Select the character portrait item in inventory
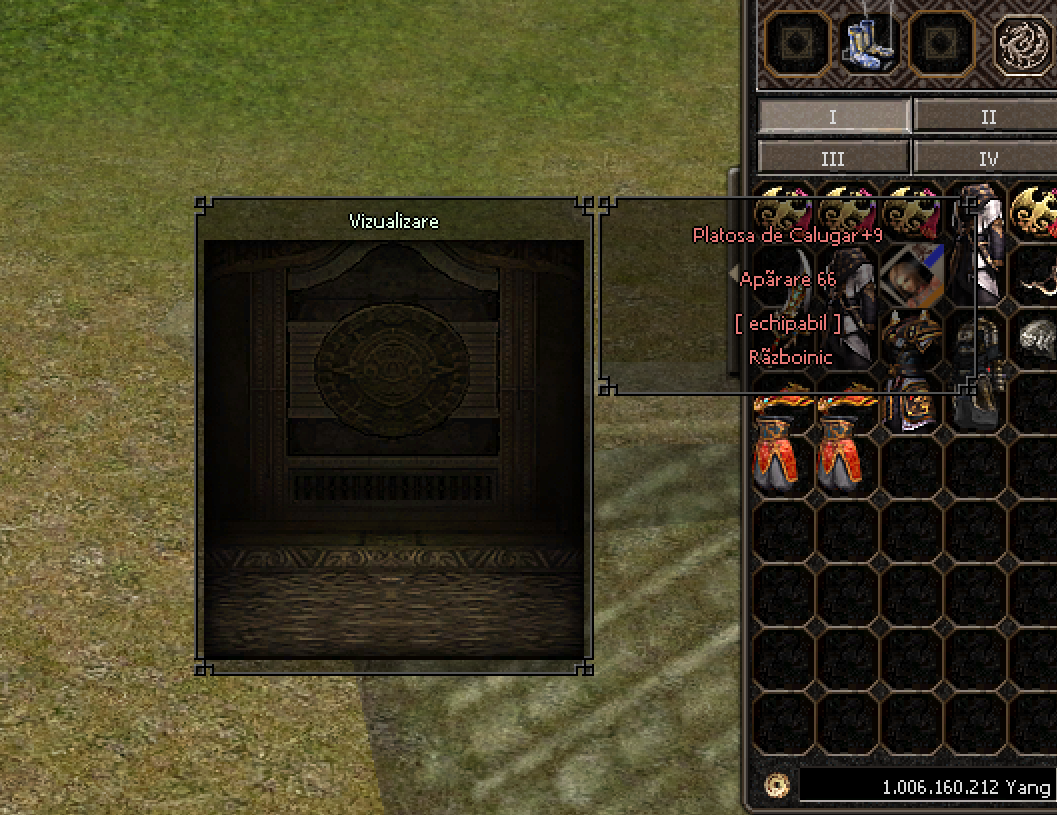The image size is (1057, 815). (x=911, y=273)
